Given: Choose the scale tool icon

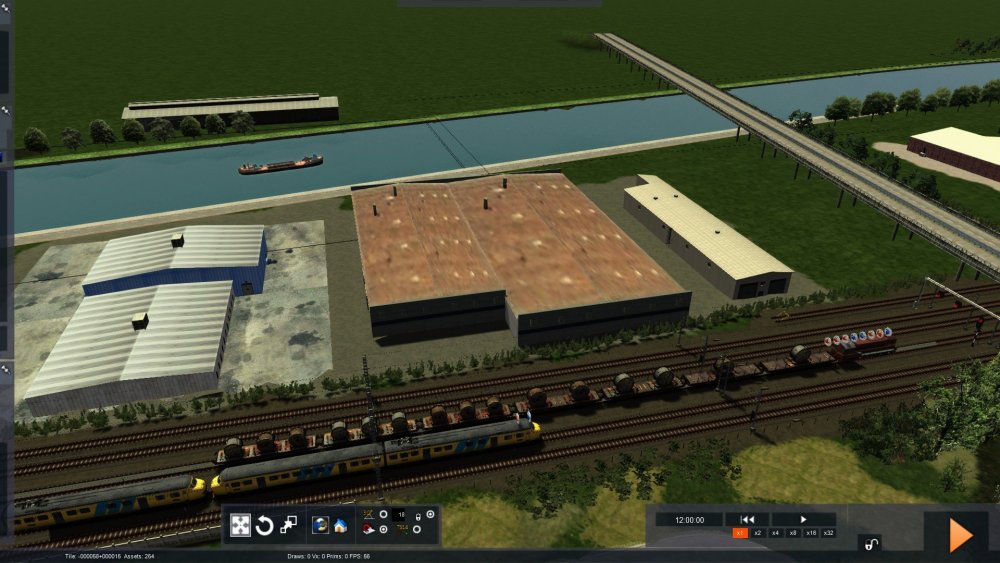Looking at the screenshot, I should coord(289,524).
